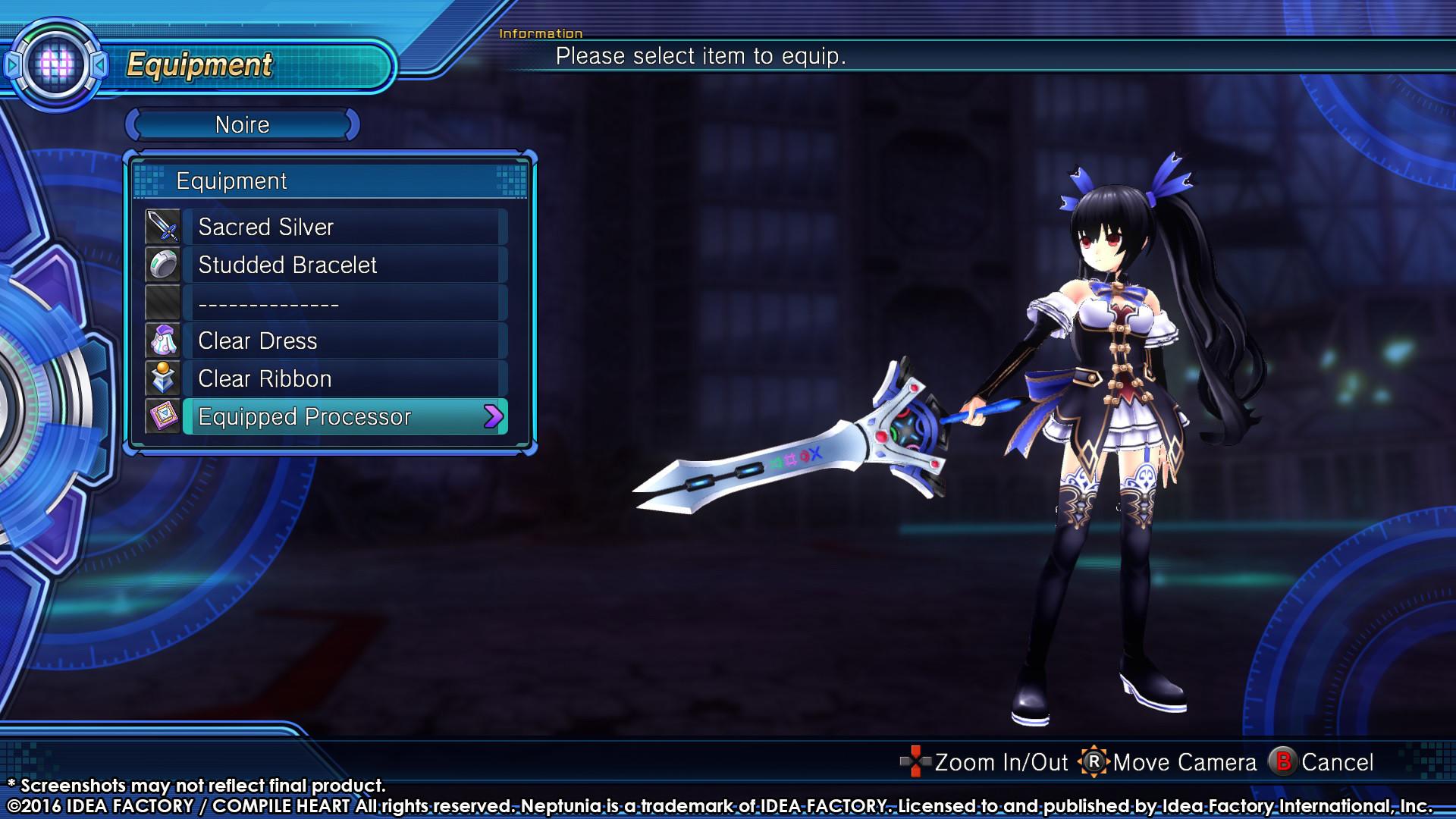
Task: Select the sword icon beside Sacred Silver
Action: (x=161, y=226)
